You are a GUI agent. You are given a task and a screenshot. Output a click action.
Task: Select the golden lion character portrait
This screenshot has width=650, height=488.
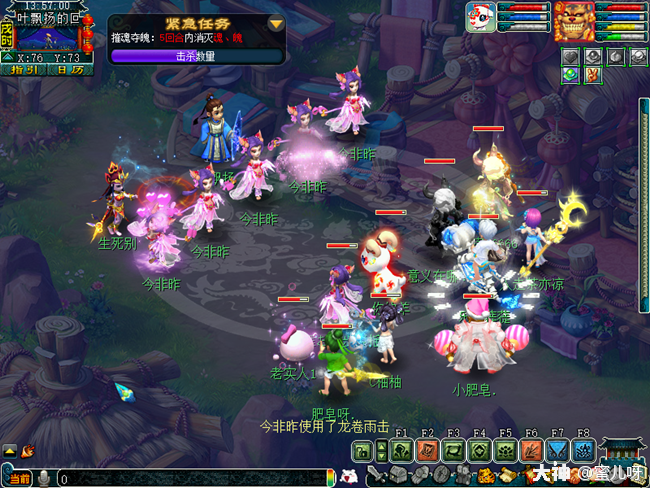click(575, 20)
